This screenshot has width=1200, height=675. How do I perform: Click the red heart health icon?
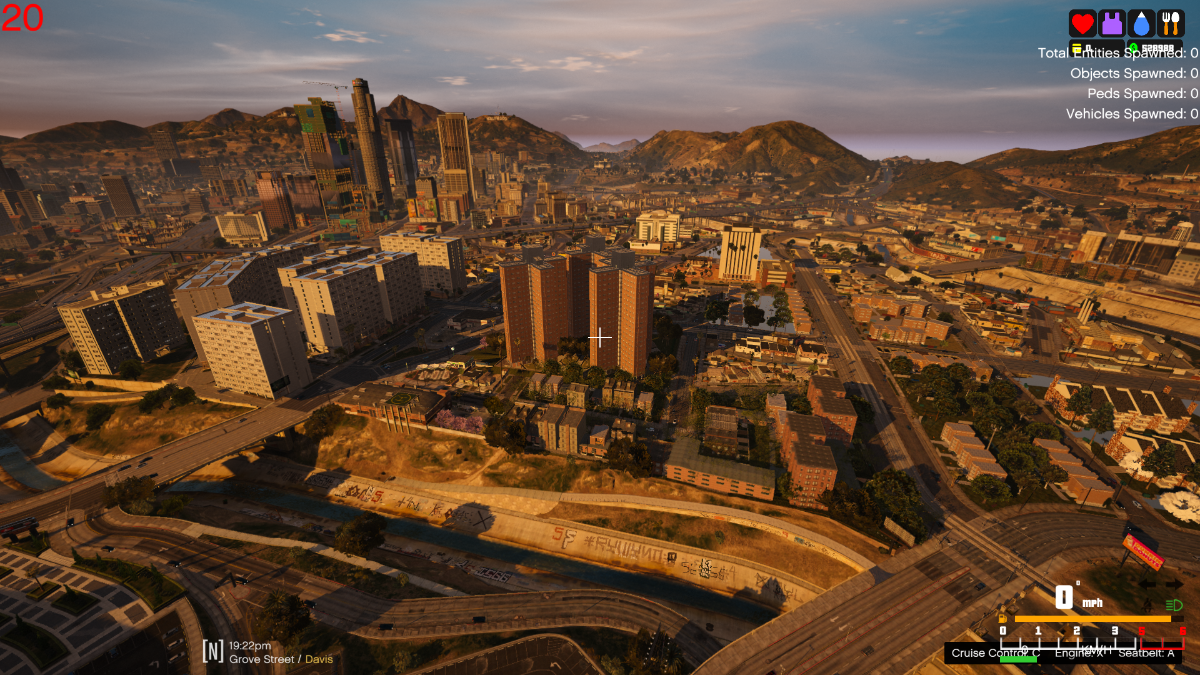pos(1082,23)
